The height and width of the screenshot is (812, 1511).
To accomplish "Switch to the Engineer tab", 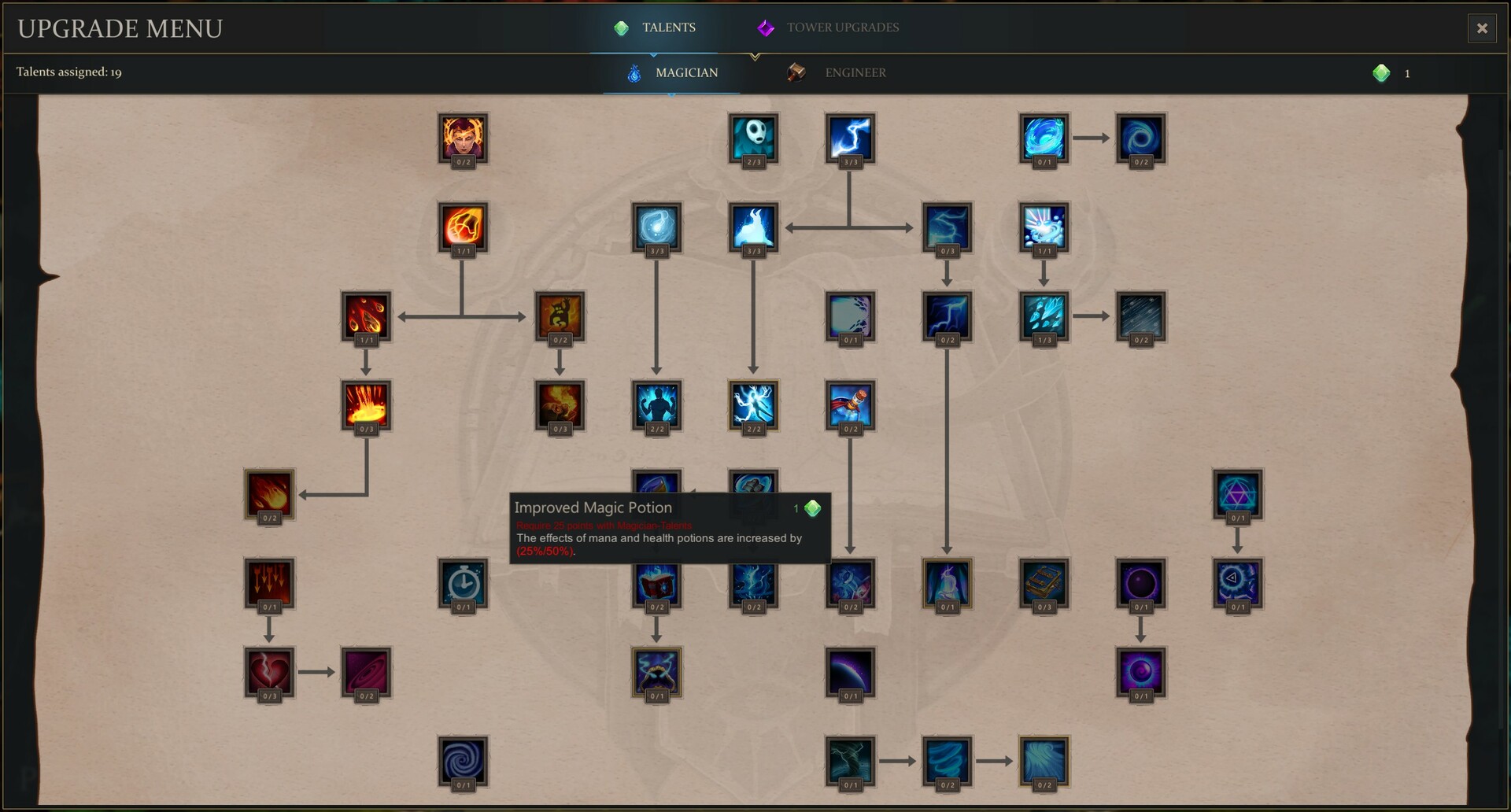I will point(855,72).
